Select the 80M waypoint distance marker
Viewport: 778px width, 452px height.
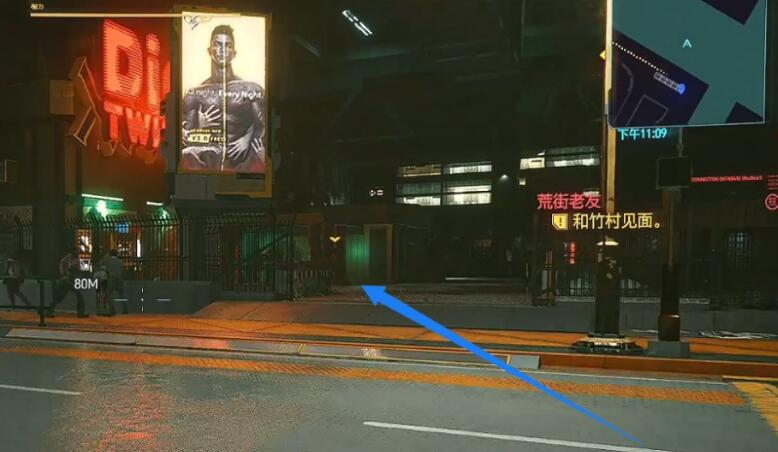point(86,284)
